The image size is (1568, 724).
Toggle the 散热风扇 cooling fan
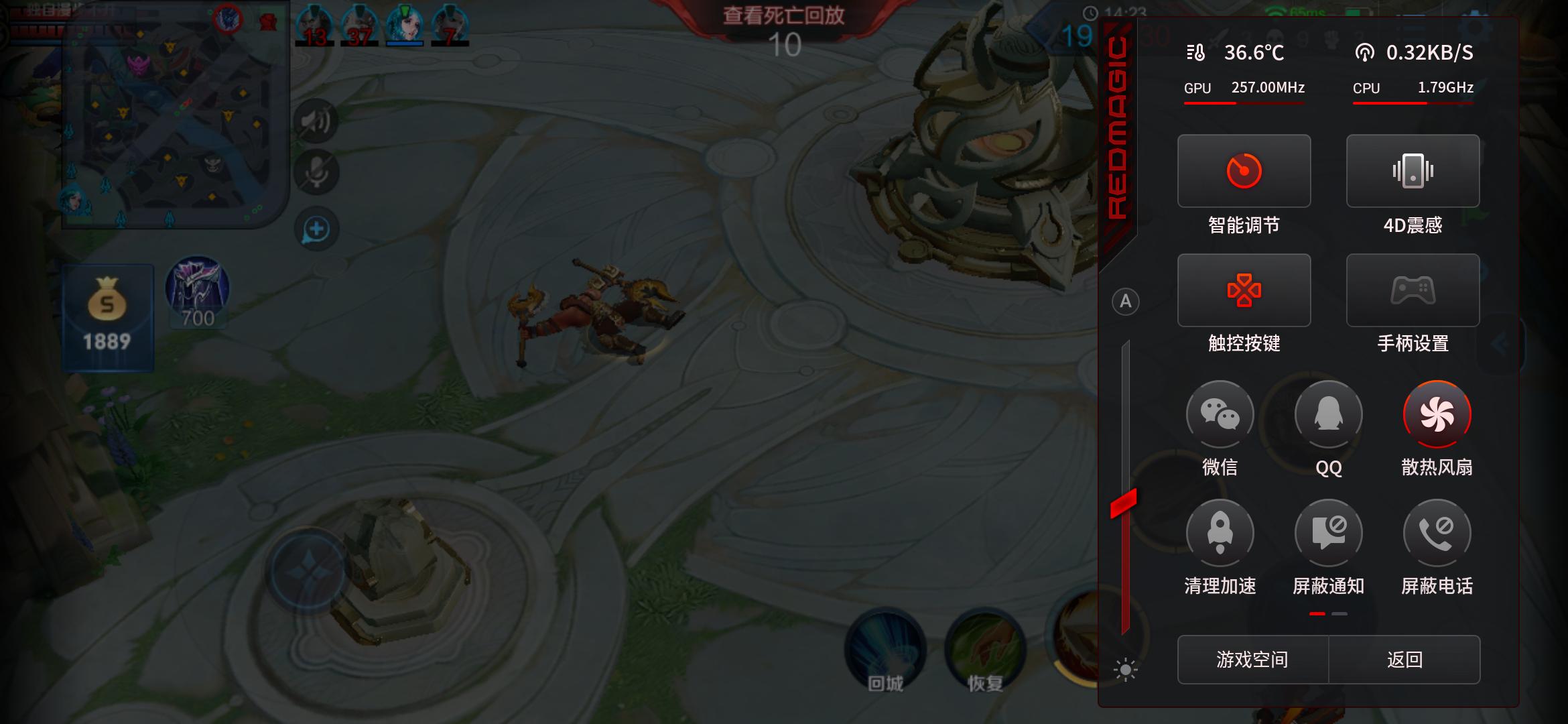tap(1437, 414)
